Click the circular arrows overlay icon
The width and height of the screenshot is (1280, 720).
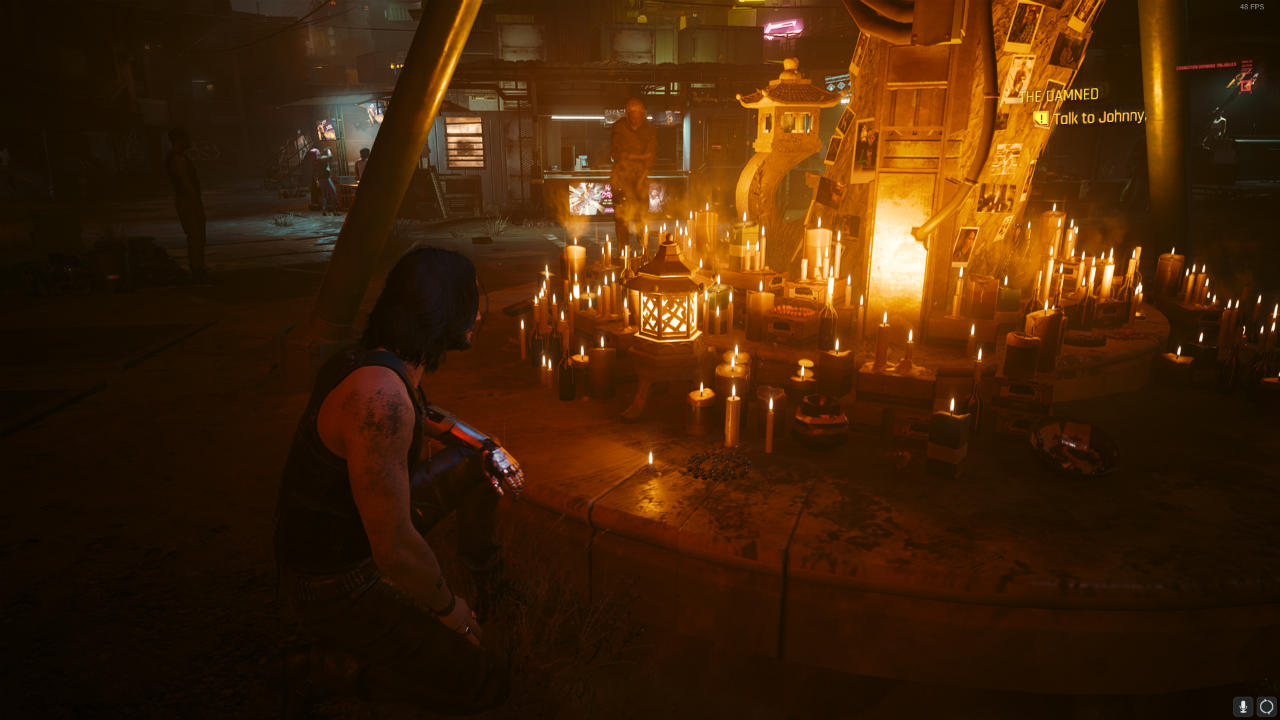1267,706
